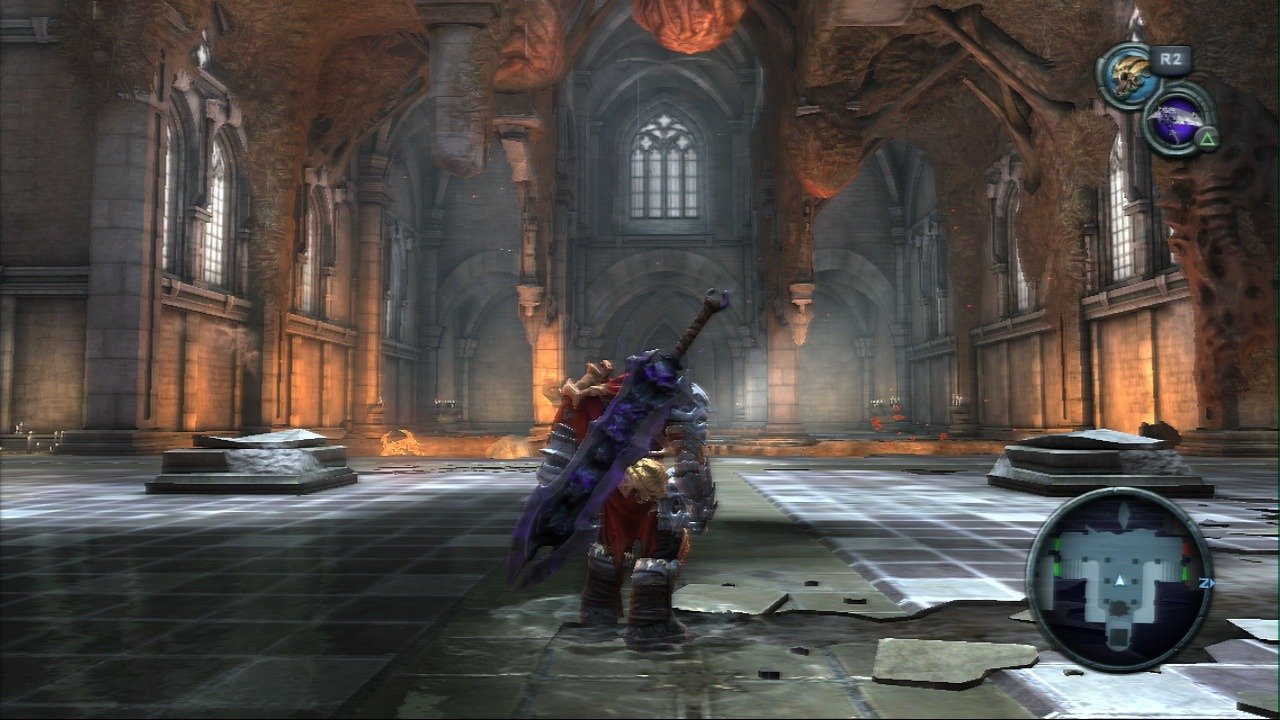Click the red enemy marker on the minimap
The height and width of the screenshot is (720, 1280).
pos(1186,548)
